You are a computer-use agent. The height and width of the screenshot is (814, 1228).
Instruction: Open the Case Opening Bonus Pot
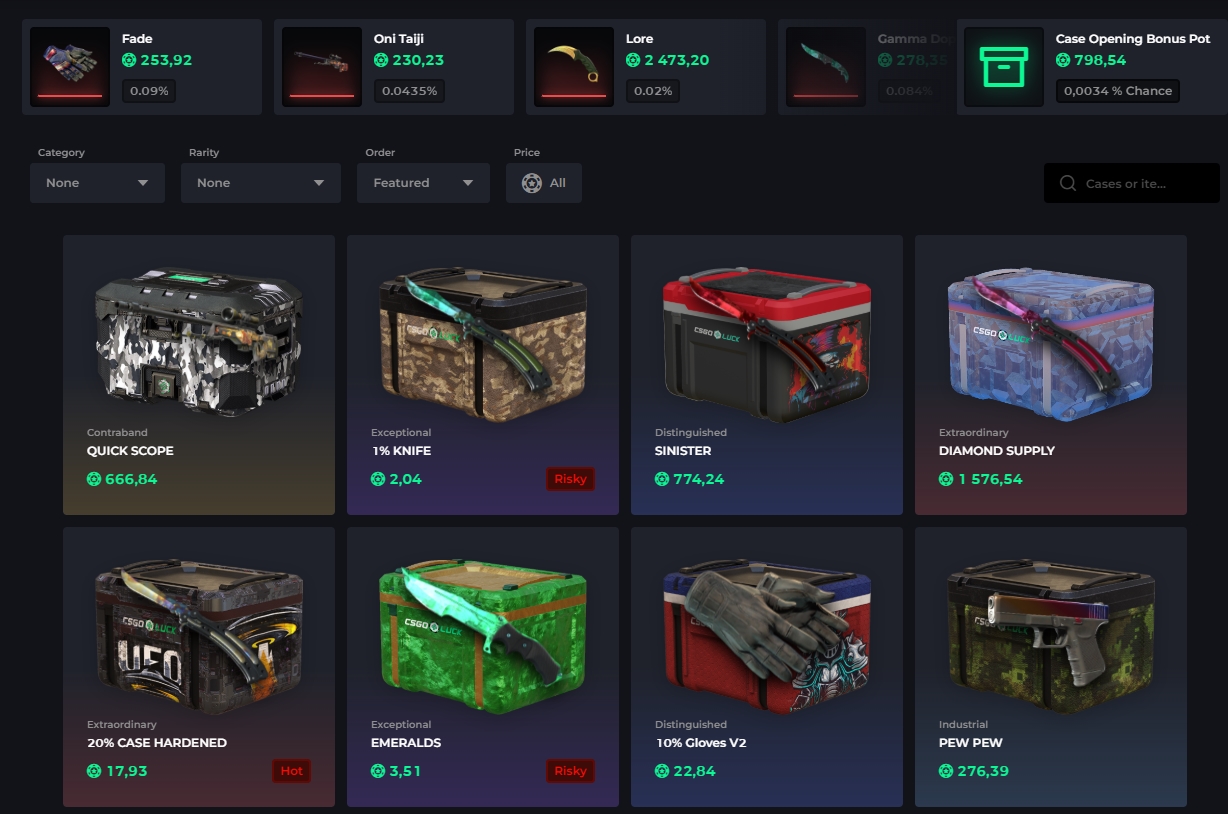[1092, 67]
